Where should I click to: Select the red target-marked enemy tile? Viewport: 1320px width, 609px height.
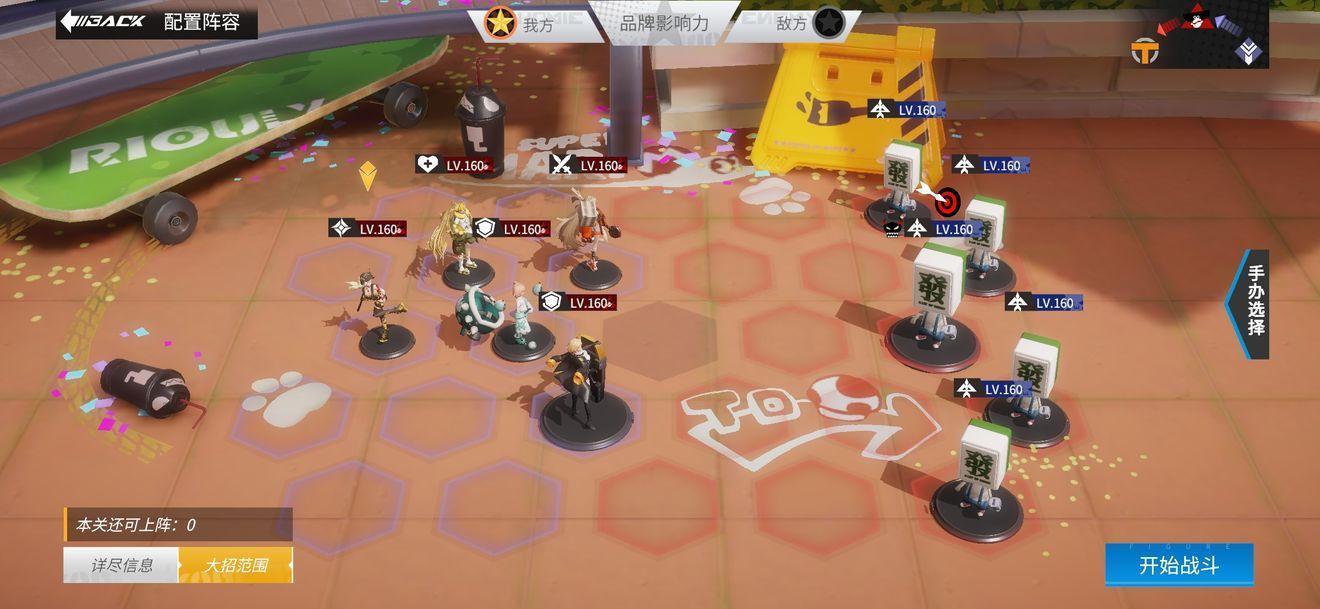946,201
